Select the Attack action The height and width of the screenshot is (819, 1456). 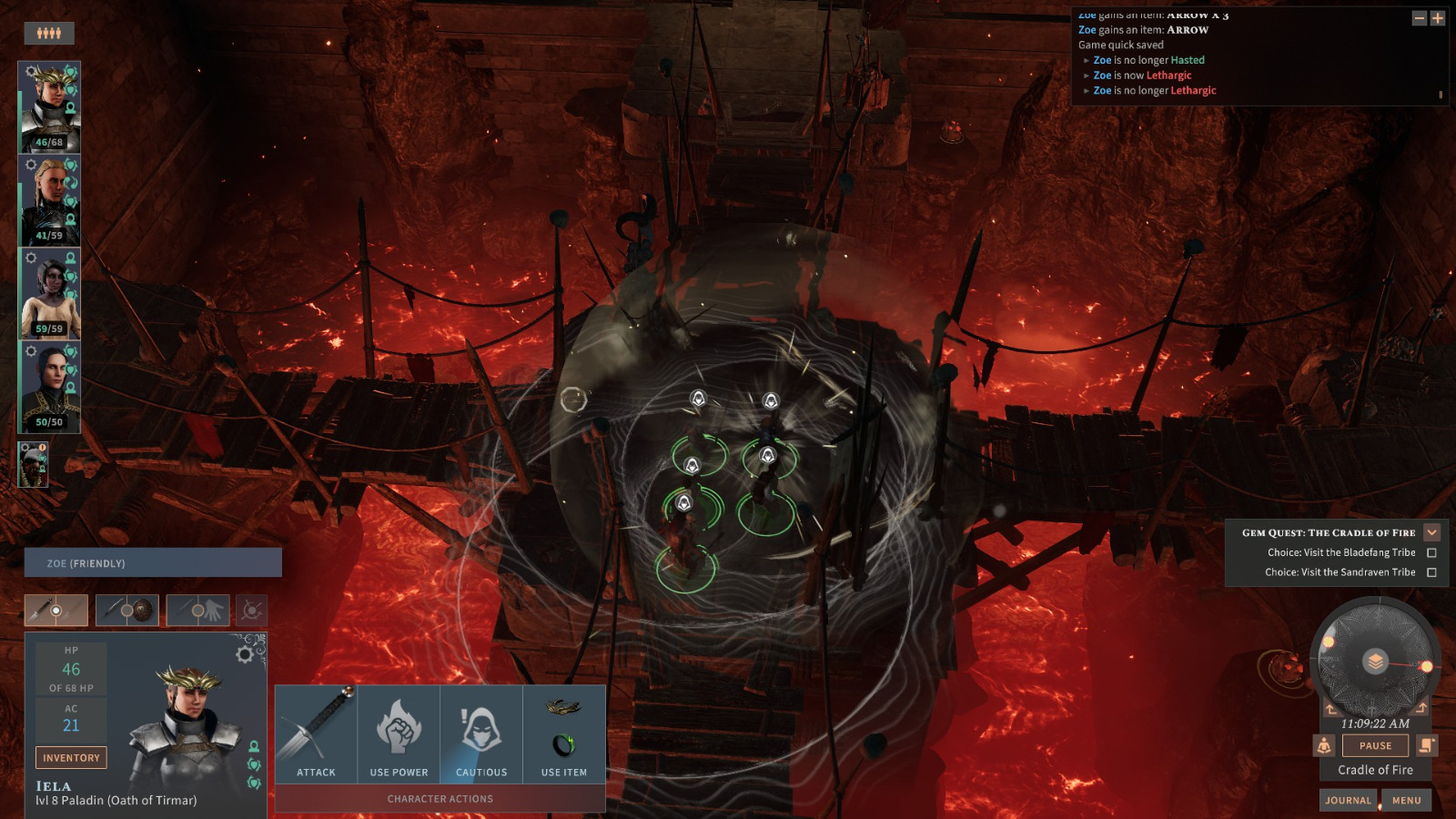click(316, 734)
